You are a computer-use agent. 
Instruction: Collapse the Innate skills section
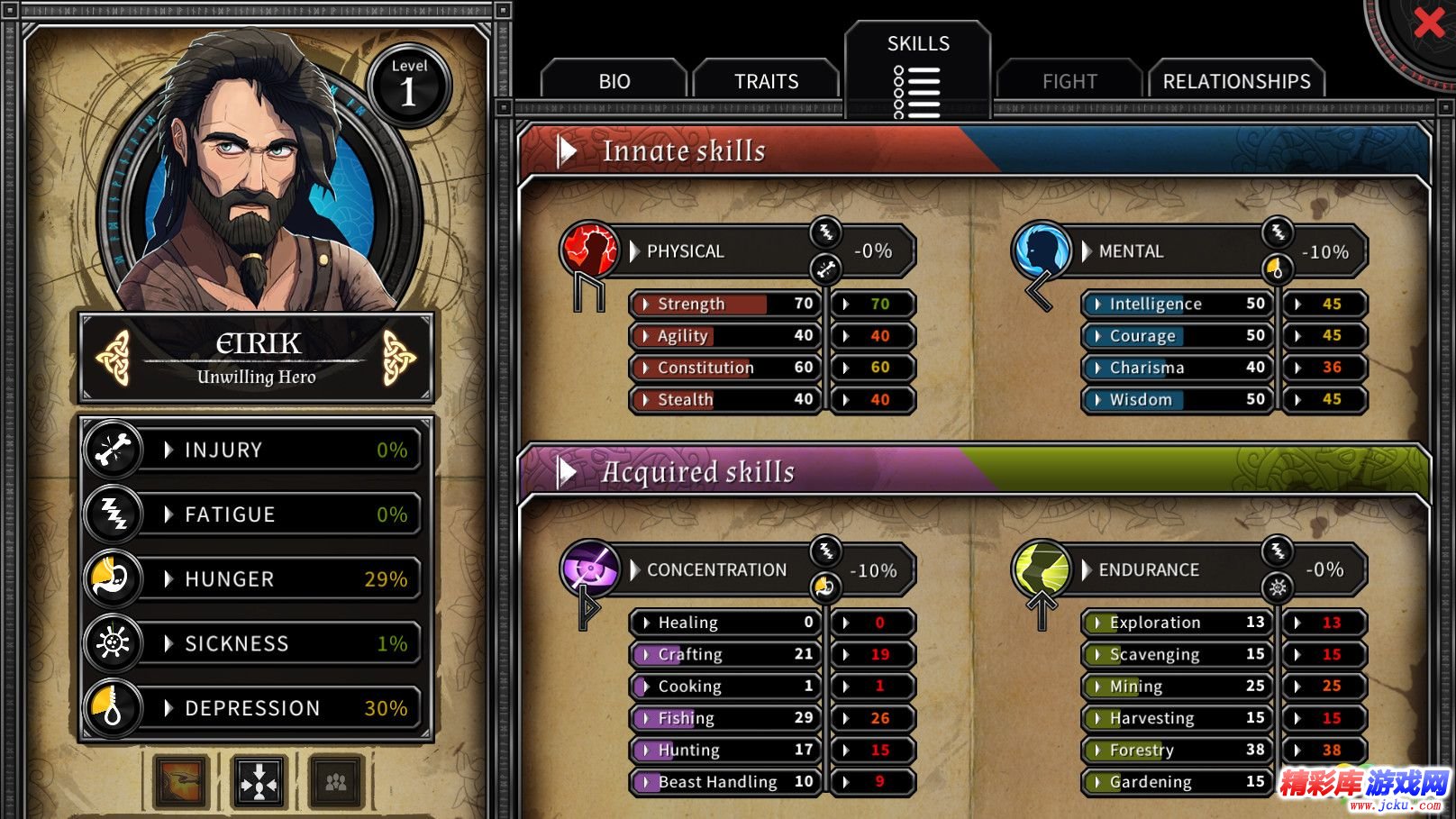point(567,150)
